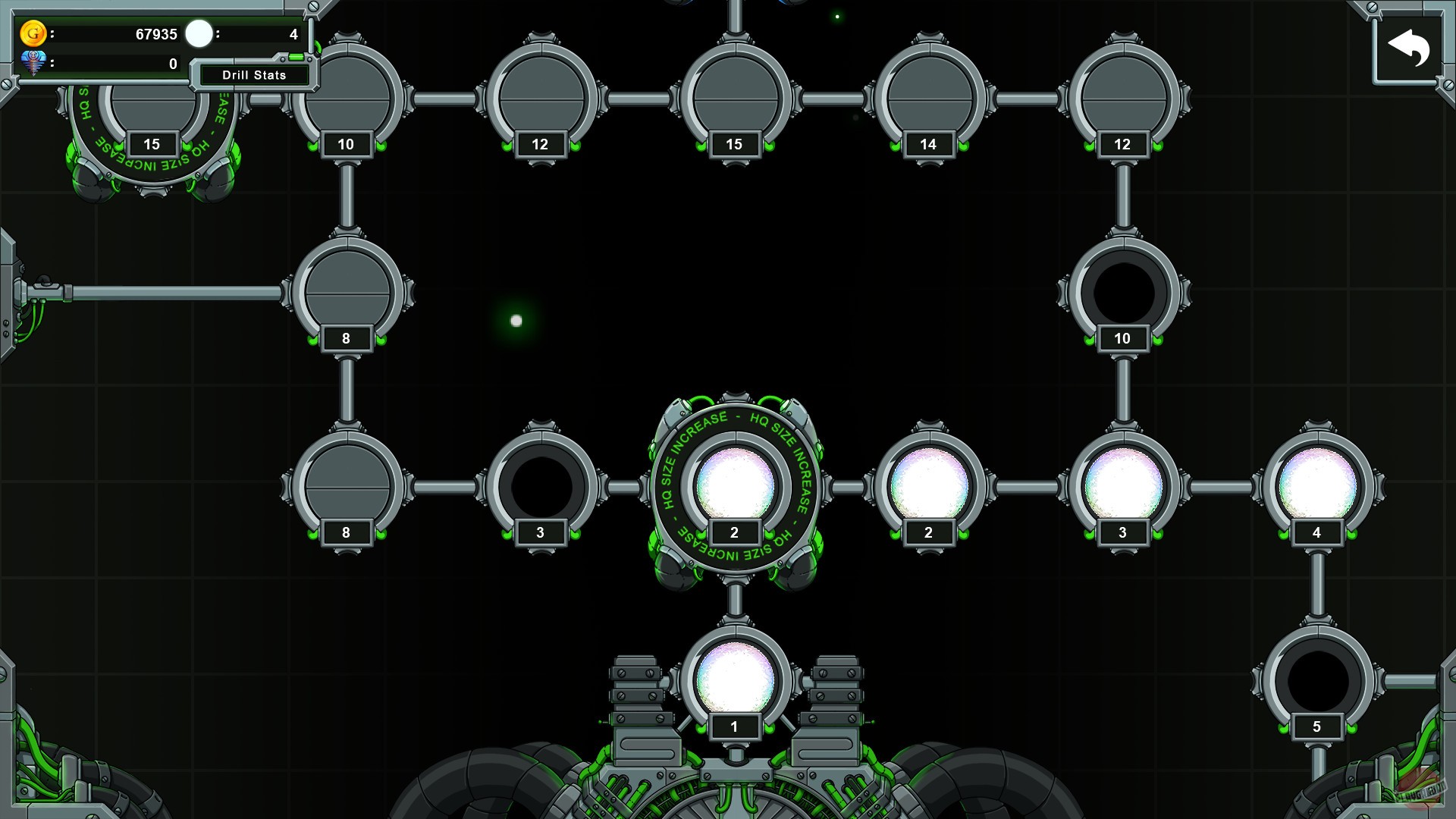Click the lit orb node costing 1
The image size is (1456, 819).
(733, 675)
